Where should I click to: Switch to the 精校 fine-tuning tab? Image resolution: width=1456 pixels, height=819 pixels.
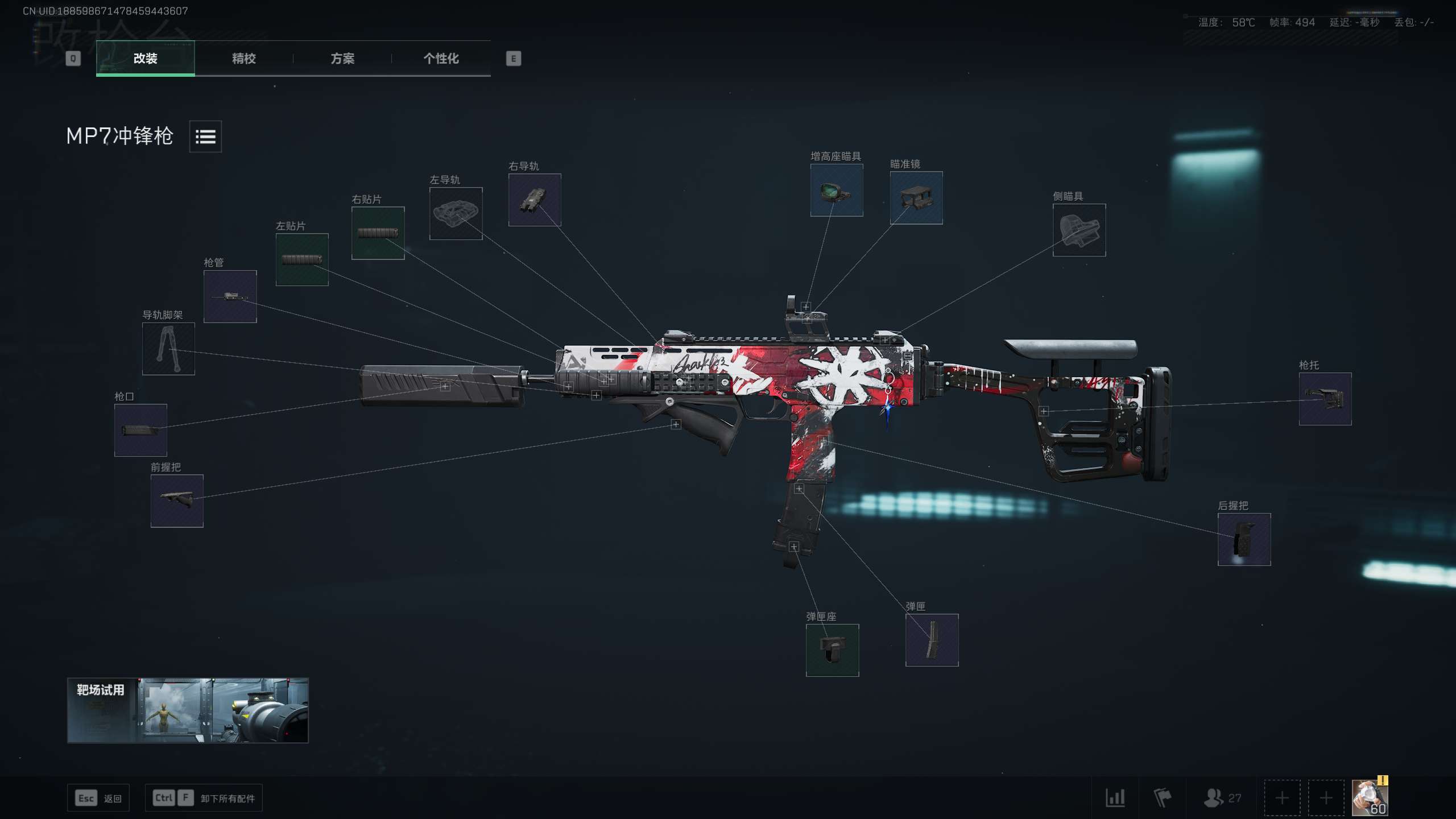243,59
